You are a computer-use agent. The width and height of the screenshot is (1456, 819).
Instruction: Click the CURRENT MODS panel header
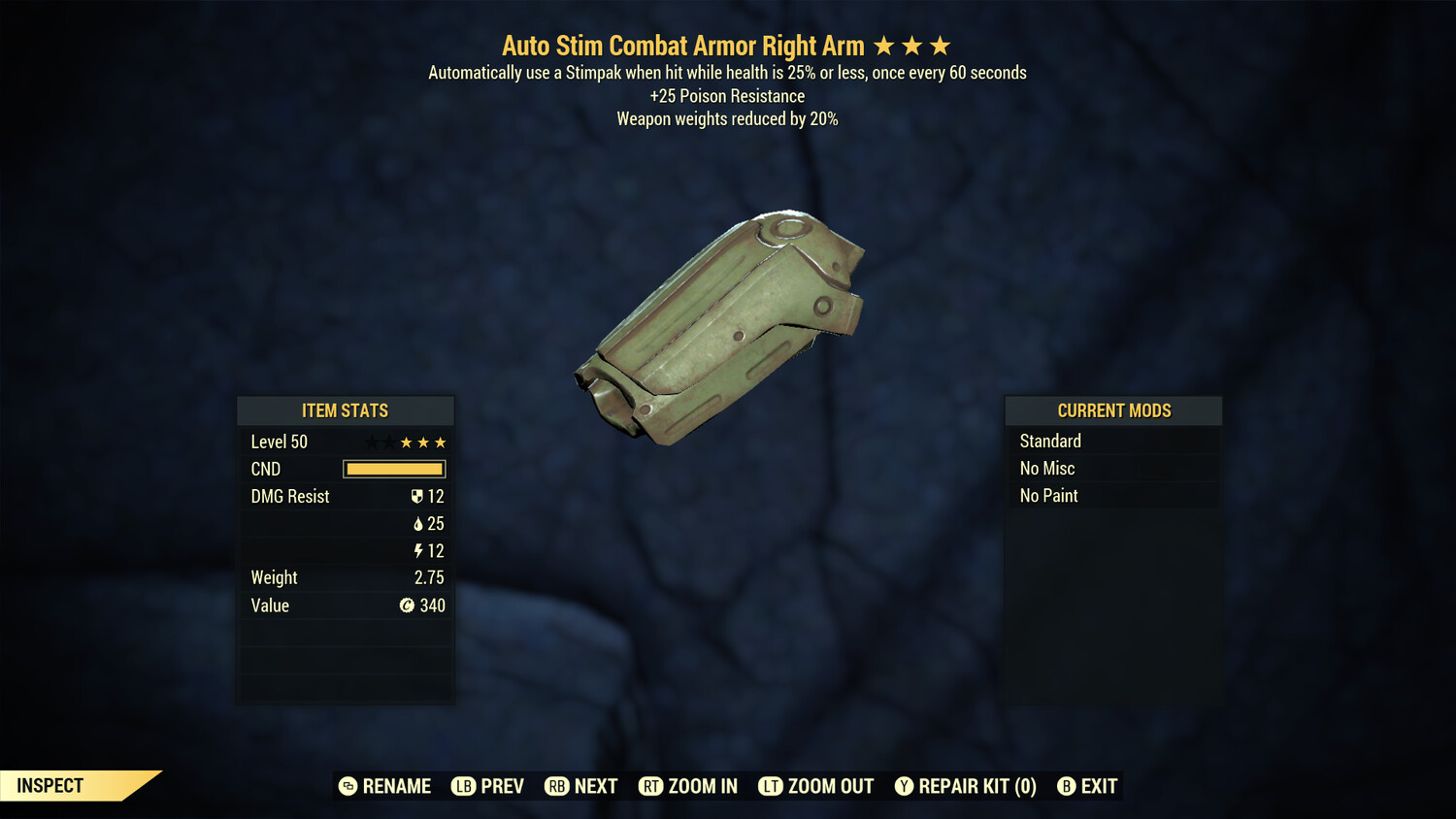1113,409
